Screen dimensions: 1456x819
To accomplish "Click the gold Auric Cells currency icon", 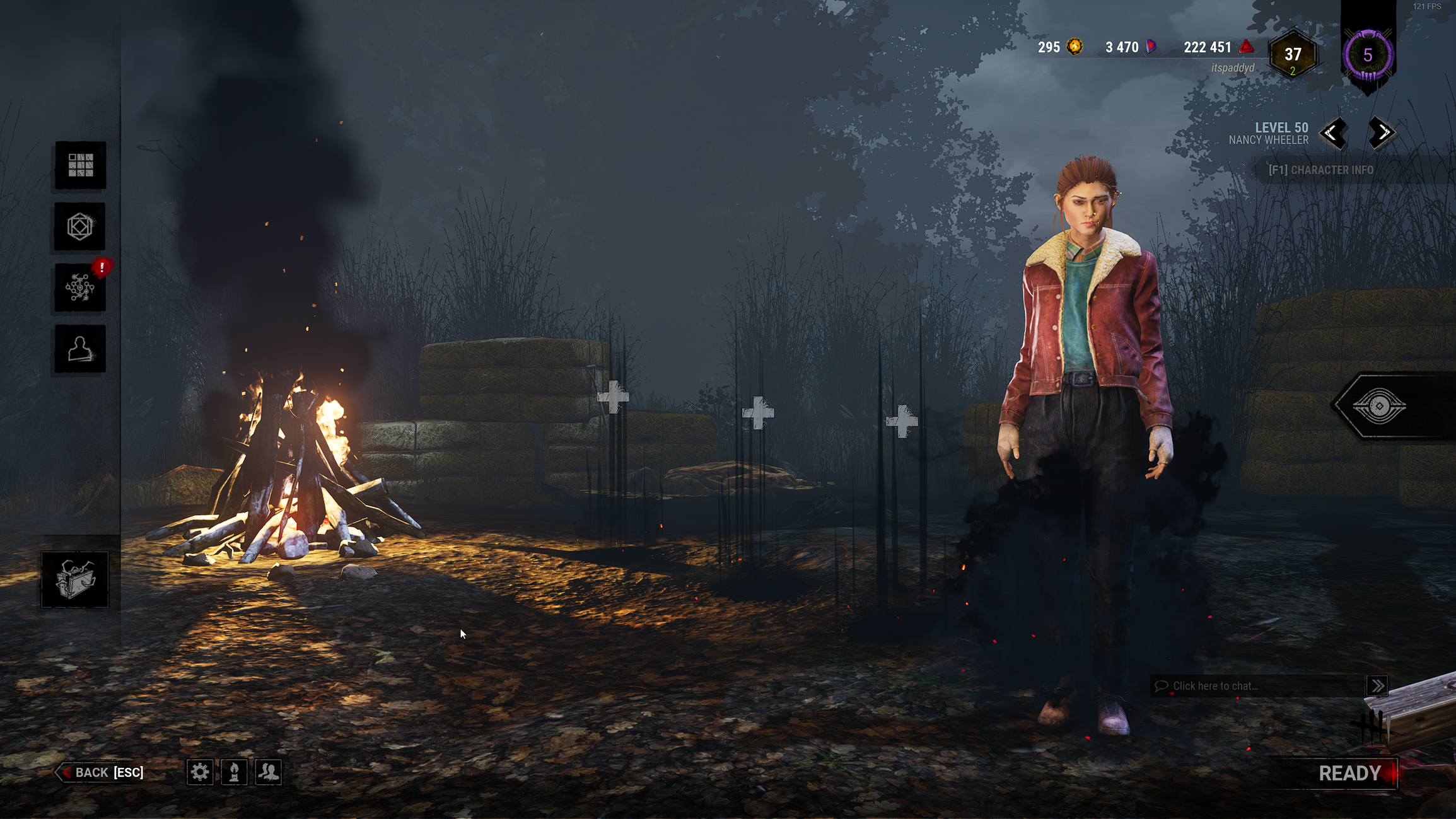I will point(1075,47).
